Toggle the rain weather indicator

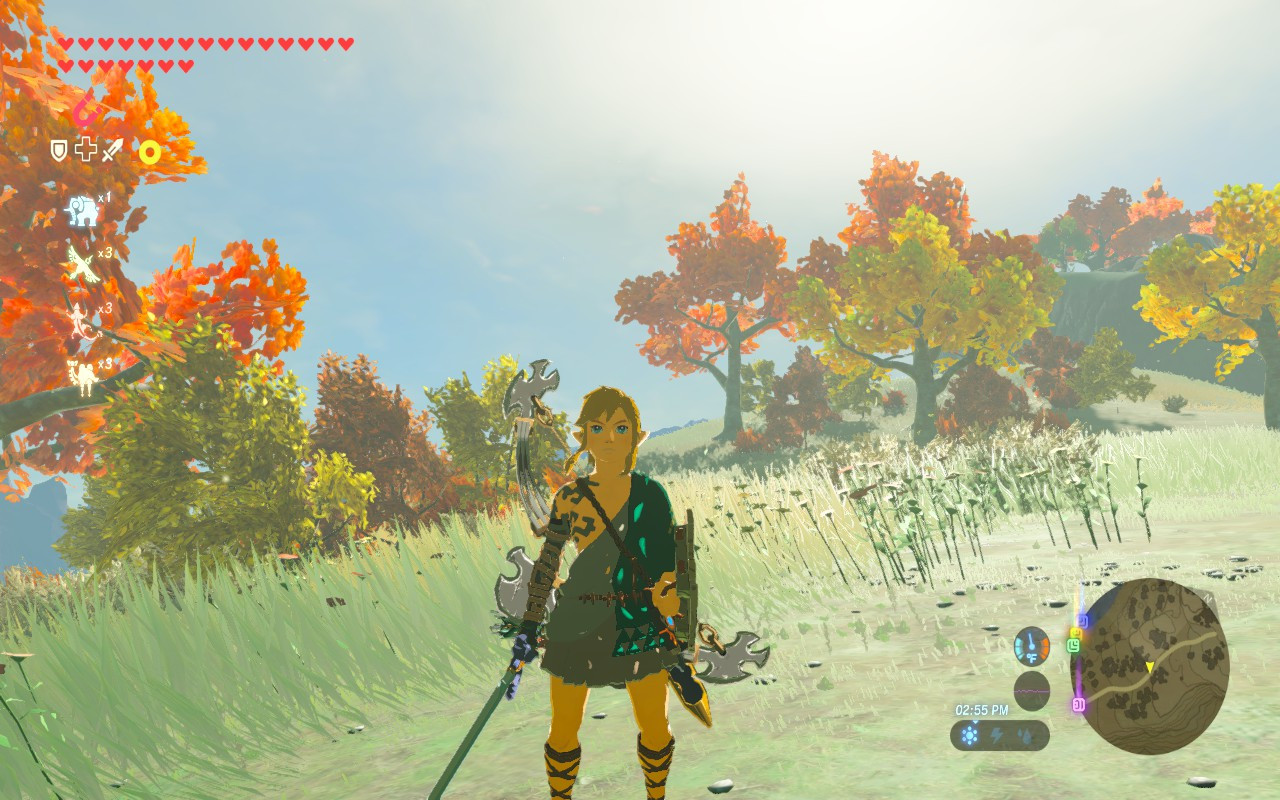coord(1024,734)
